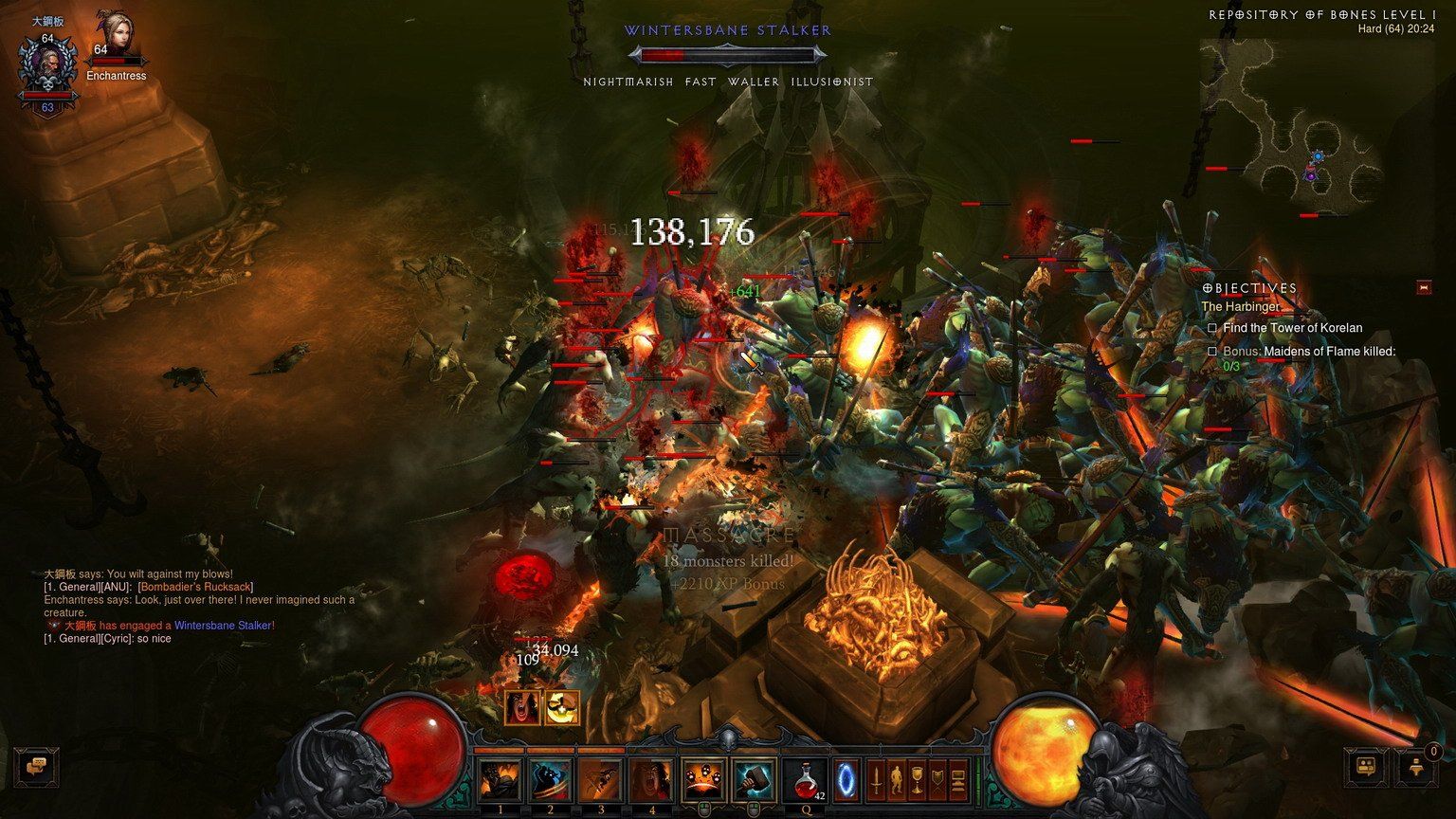This screenshot has width=1456, height=819.
Task: Drink the red health potion
Action: click(806, 781)
